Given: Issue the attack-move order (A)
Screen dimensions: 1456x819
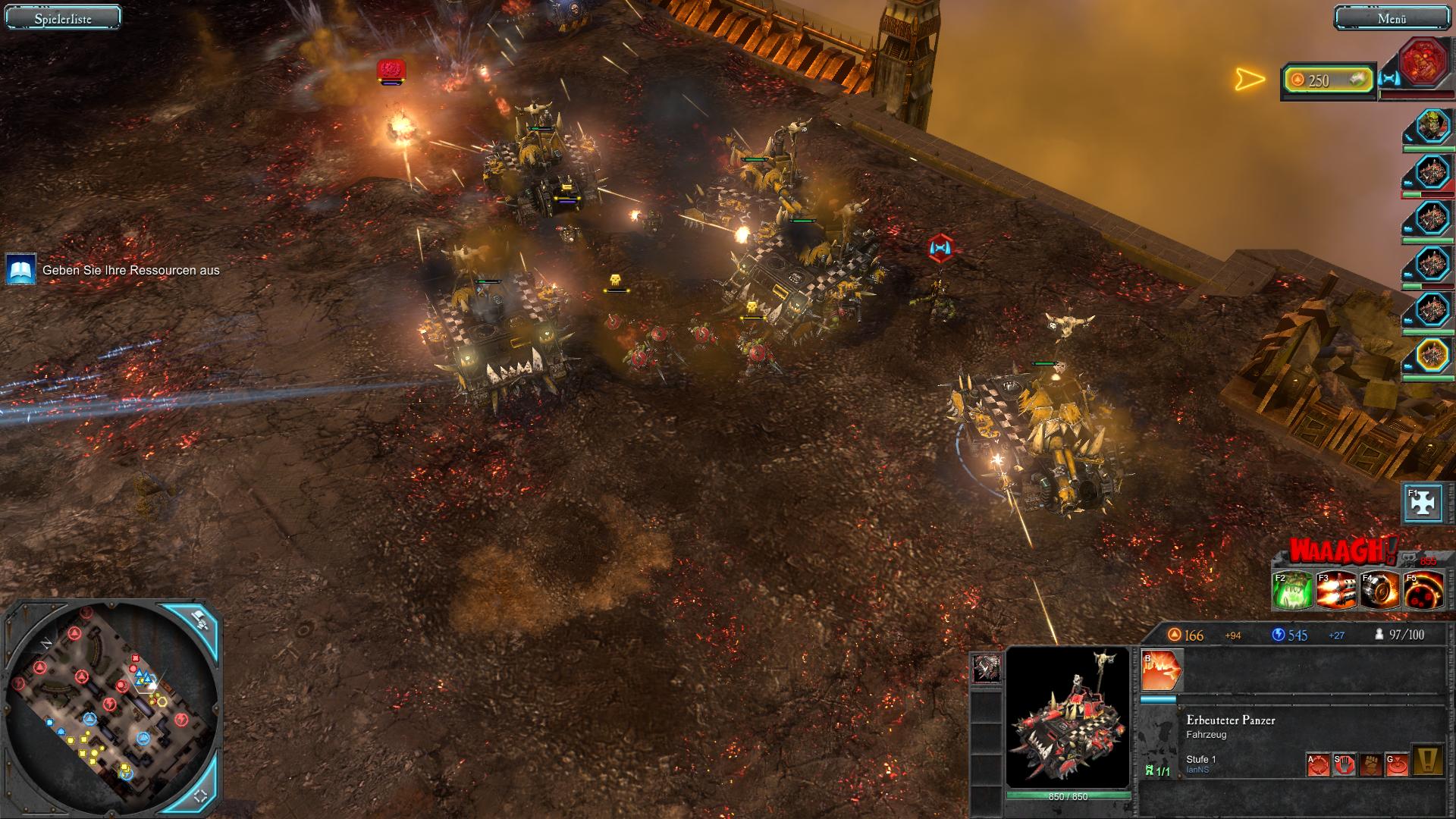Looking at the screenshot, I should tap(1319, 764).
